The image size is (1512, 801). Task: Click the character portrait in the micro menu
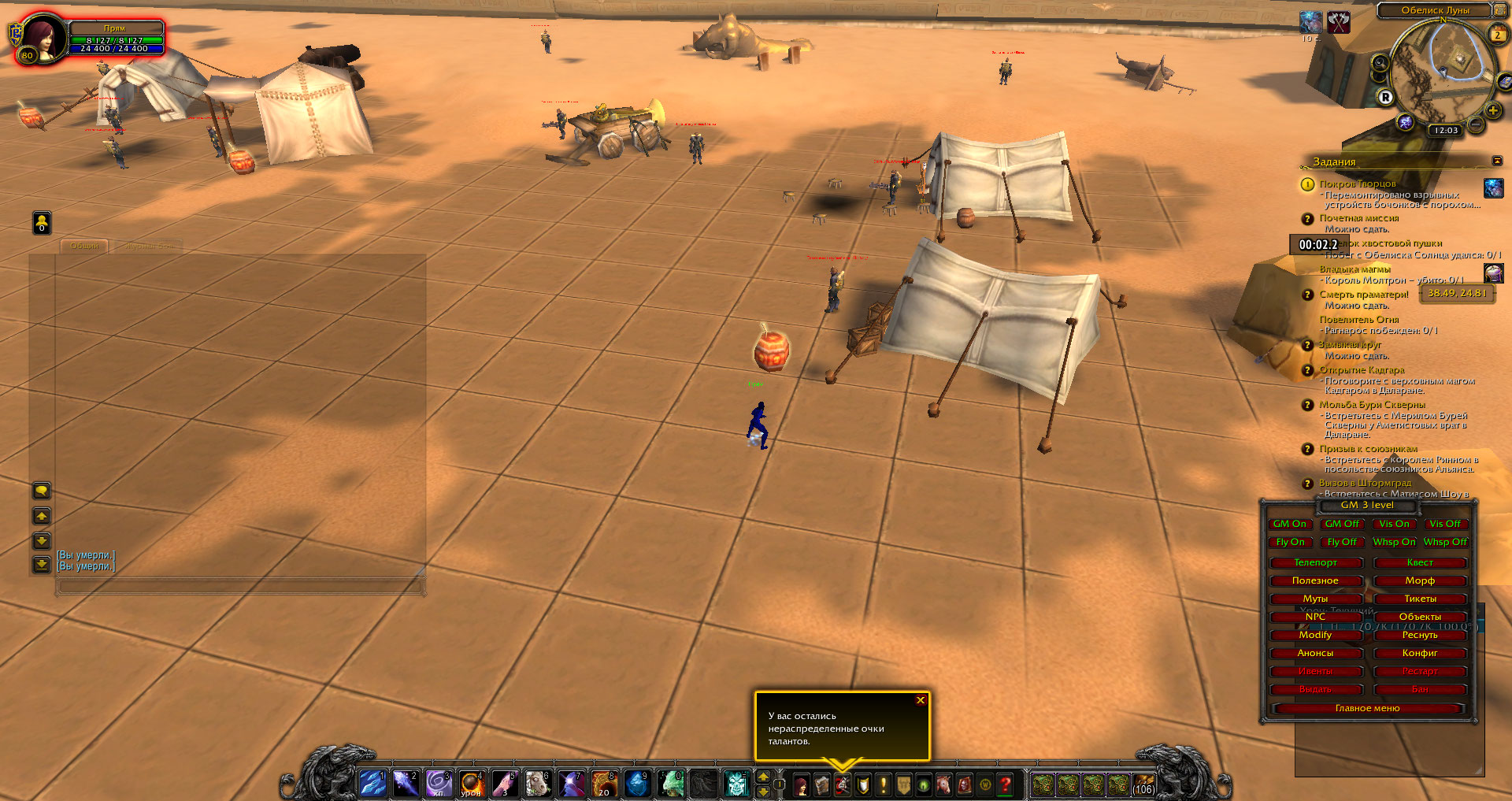pyautogui.click(x=802, y=784)
